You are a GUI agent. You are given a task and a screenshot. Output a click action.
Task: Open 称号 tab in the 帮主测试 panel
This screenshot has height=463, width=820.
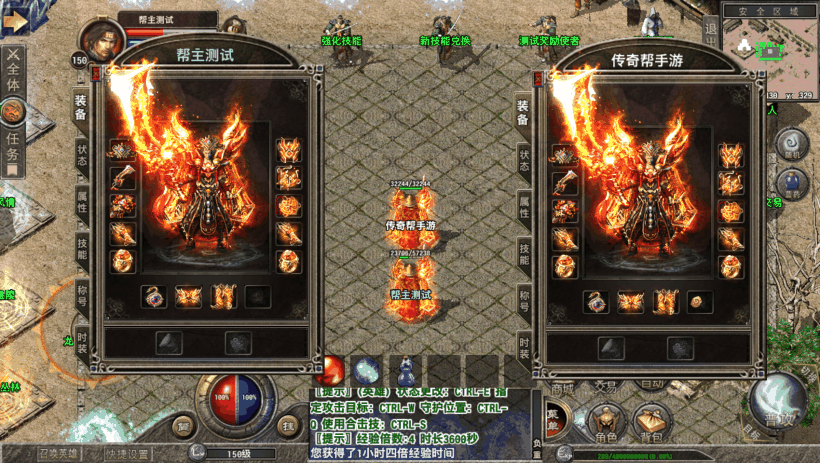(x=82, y=294)
